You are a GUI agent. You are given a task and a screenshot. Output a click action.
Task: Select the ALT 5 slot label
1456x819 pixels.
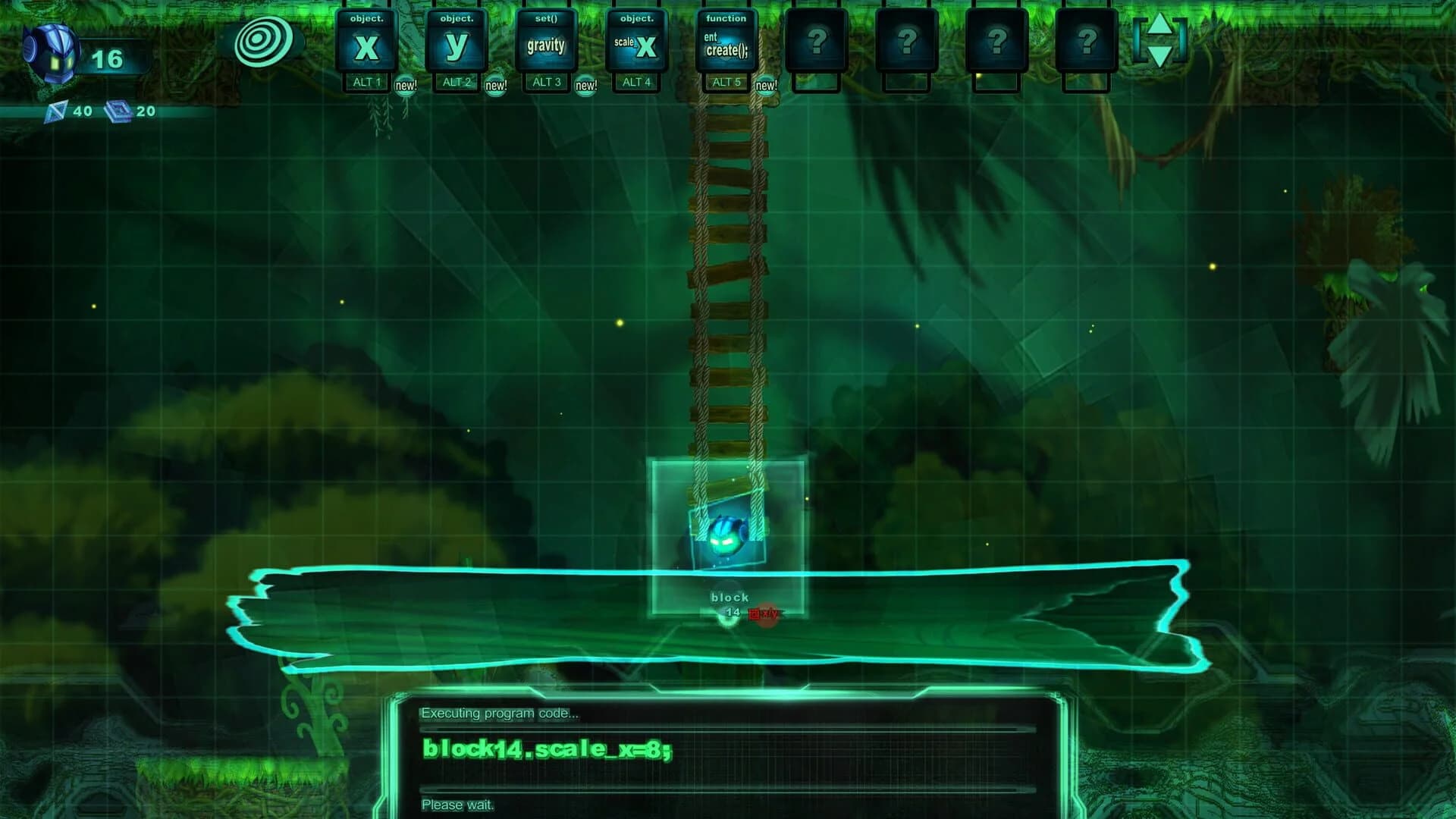tap(725, 82)
